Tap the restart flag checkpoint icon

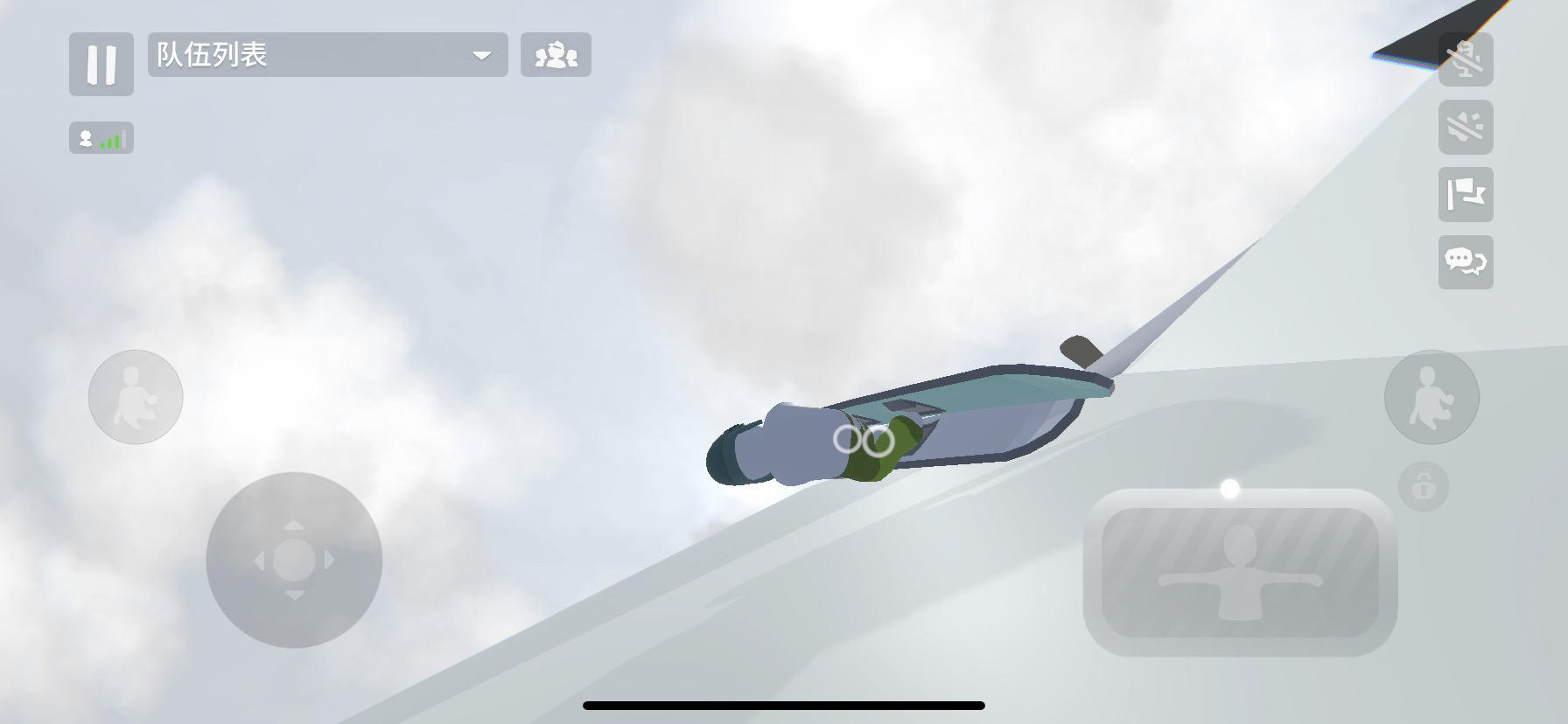click(x=1466, y=196)
